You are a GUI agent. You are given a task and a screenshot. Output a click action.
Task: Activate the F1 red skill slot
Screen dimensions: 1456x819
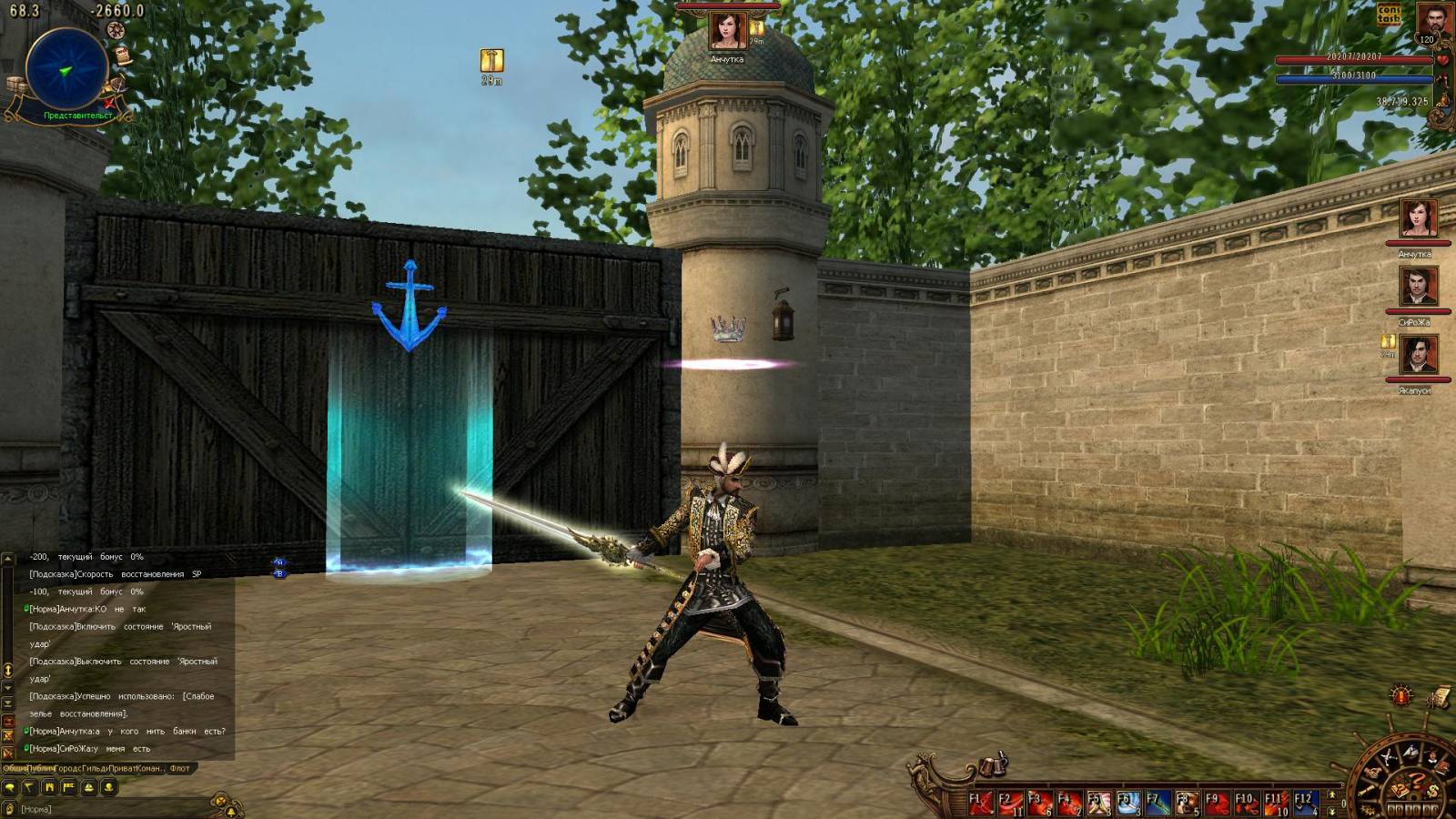980,803
